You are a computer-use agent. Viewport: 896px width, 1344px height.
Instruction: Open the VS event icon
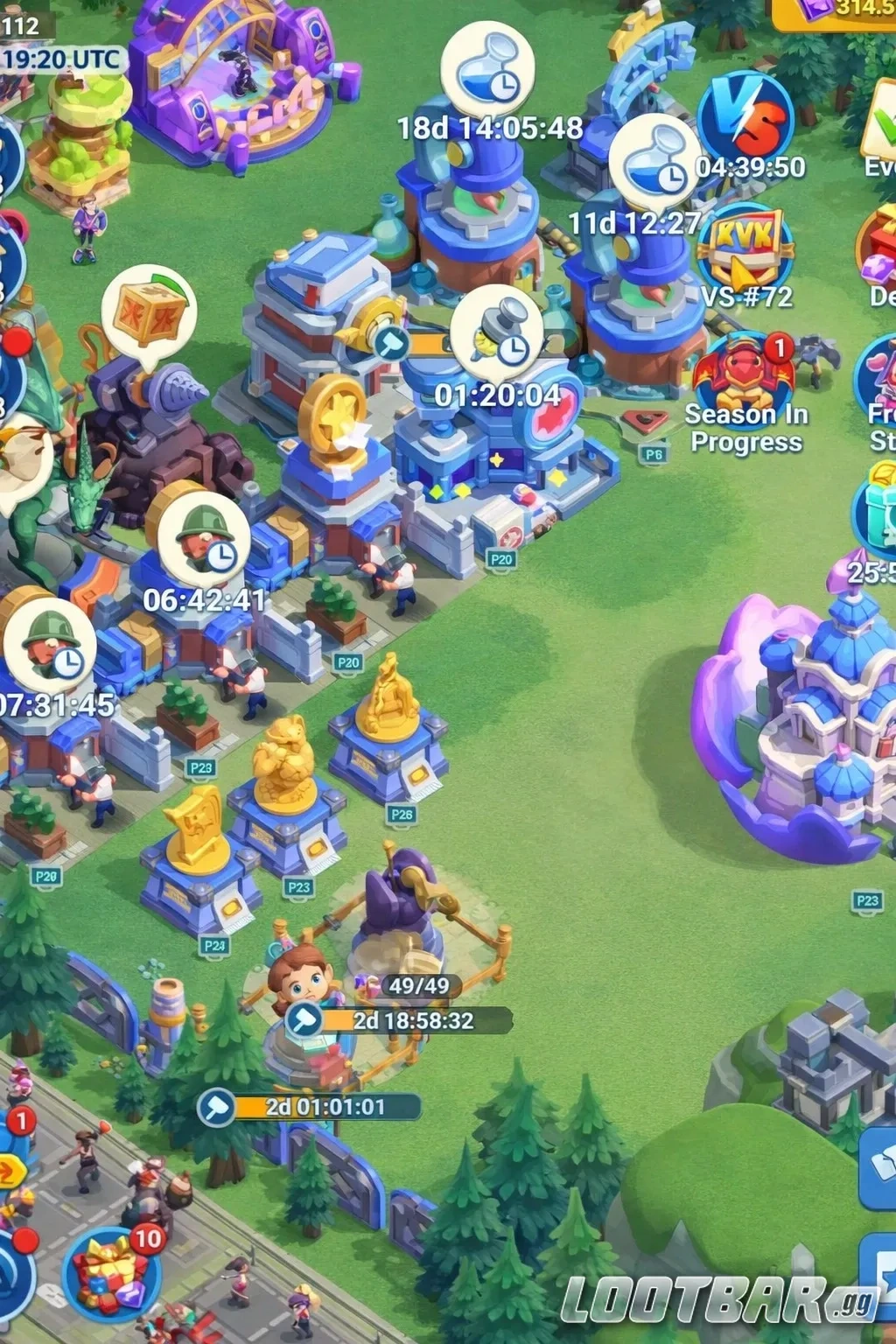(745, 118)
